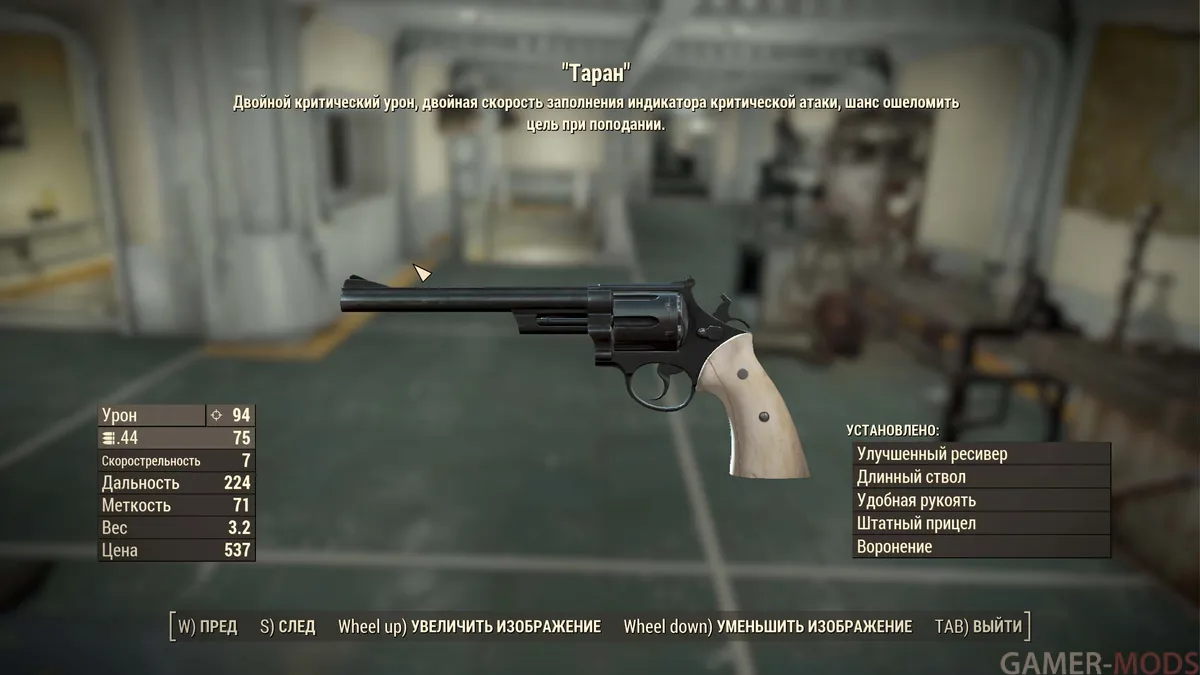
Task: Select the Воронение mod row
Action: coord(980,547)
